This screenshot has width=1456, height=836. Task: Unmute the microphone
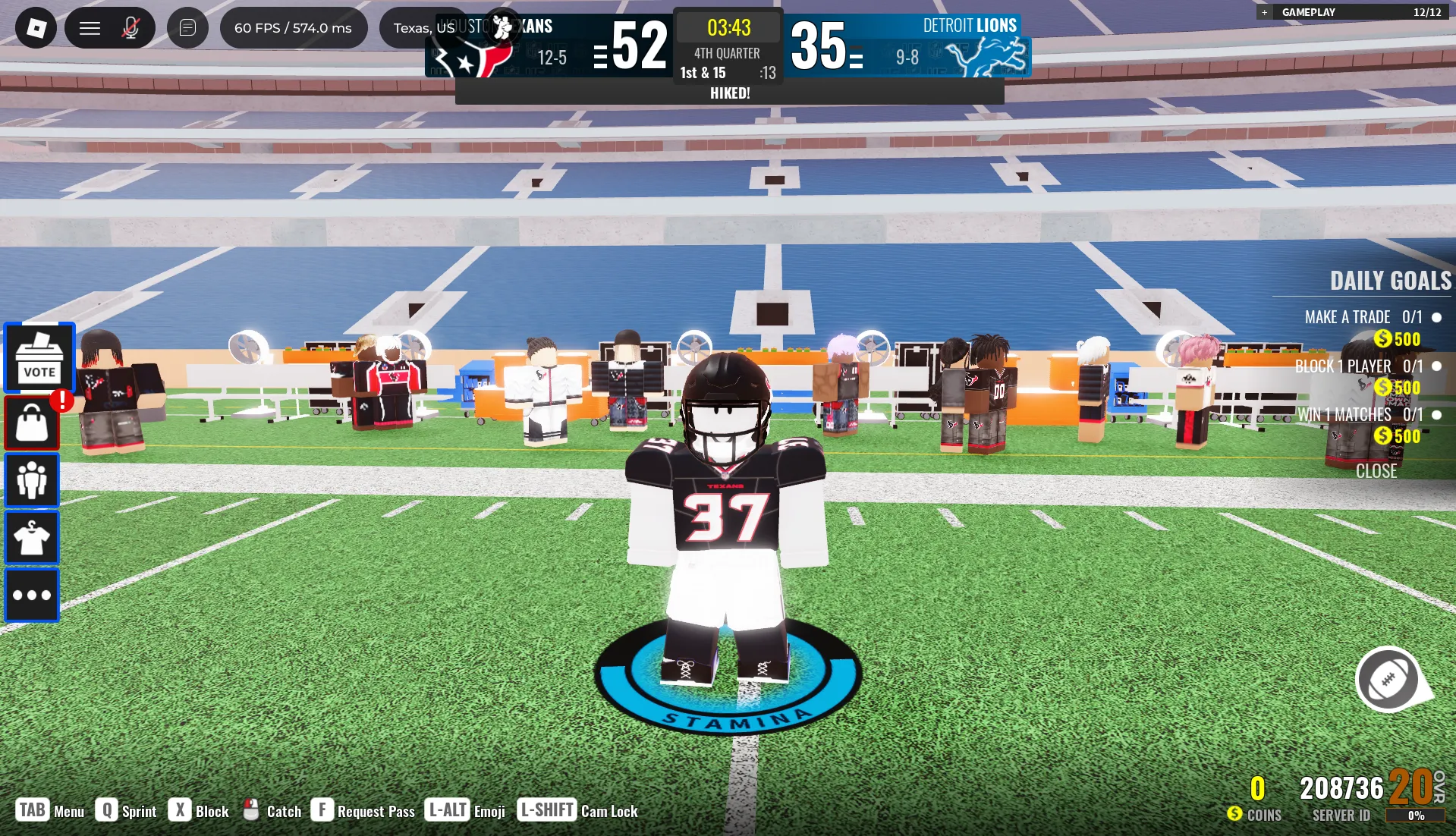[131, 27]
